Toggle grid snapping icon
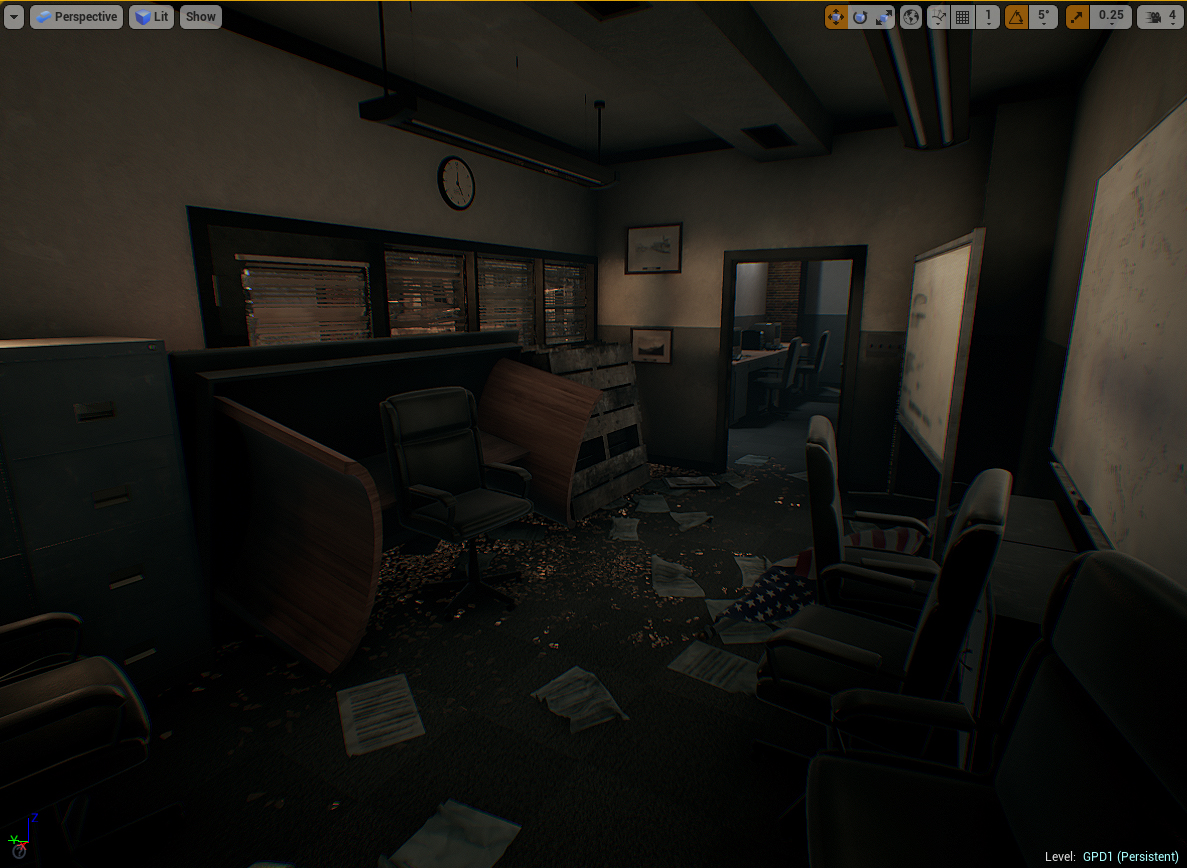Viewport: 1187px width, 868px height. pyautogui.click(x=962, y=17)
